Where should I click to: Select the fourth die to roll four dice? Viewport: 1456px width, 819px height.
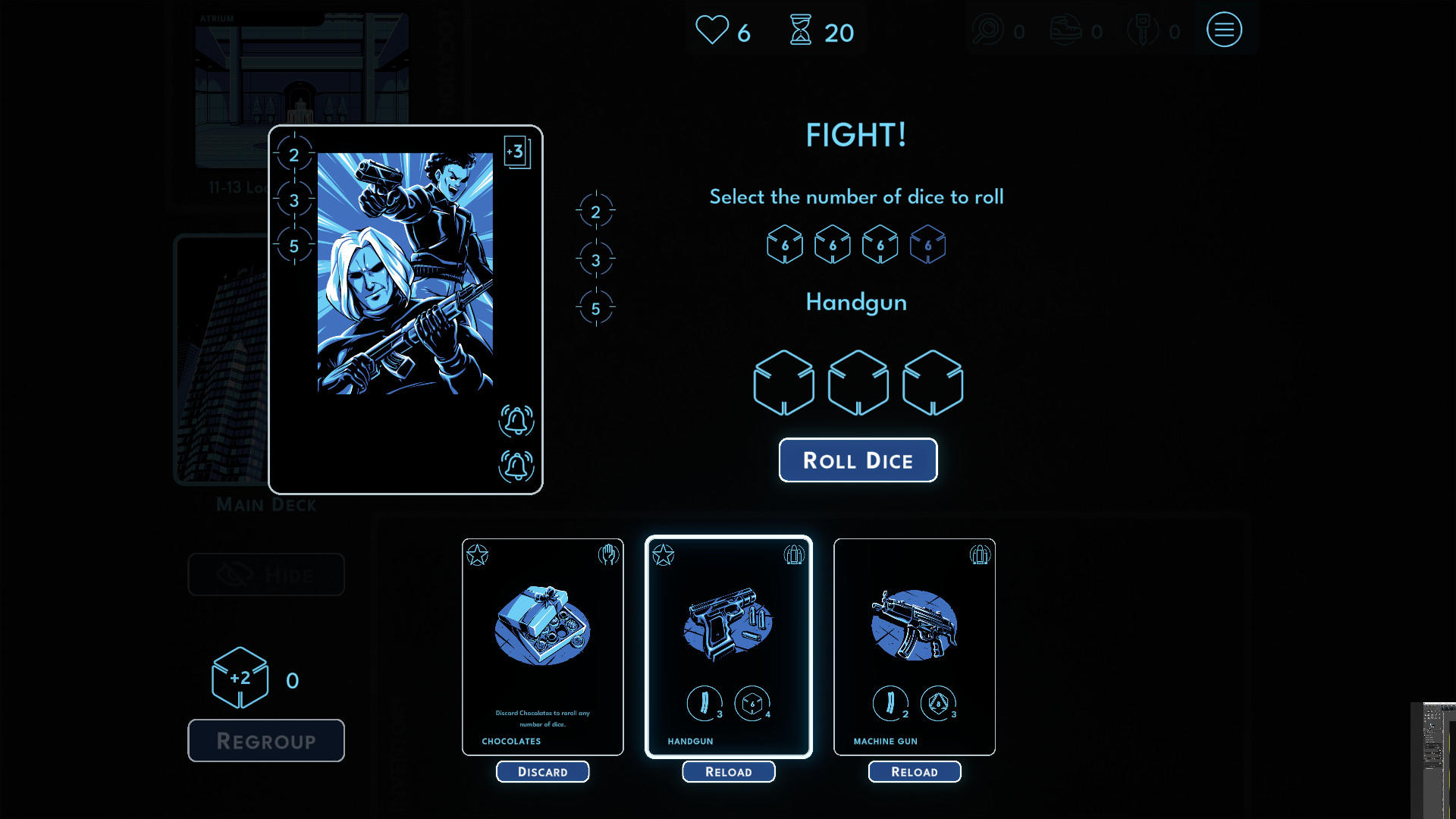coord(927,244)
